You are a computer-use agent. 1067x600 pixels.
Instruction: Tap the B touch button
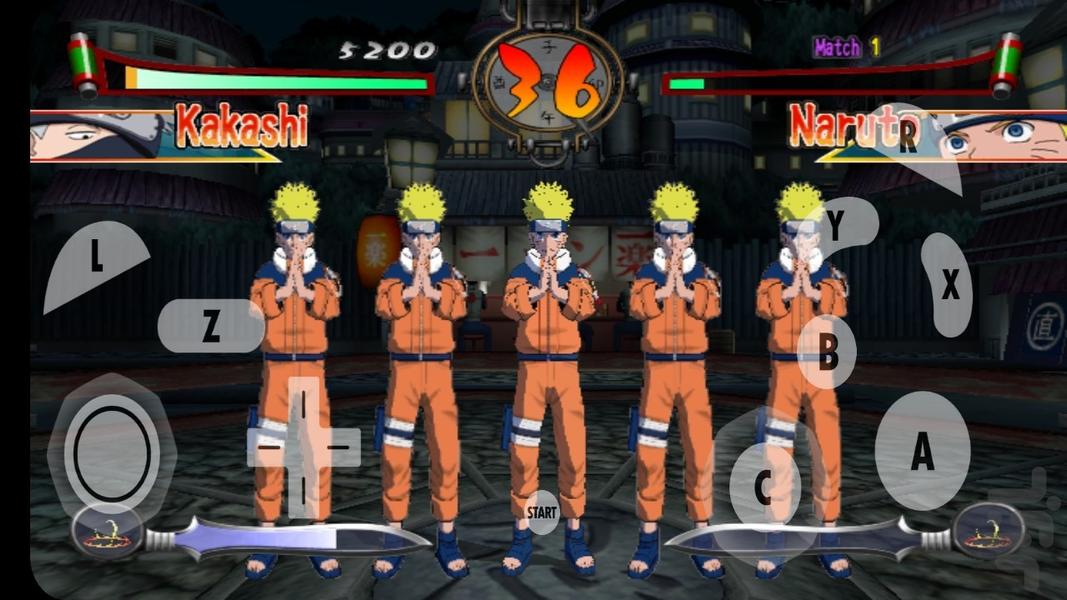pos(827,353)
